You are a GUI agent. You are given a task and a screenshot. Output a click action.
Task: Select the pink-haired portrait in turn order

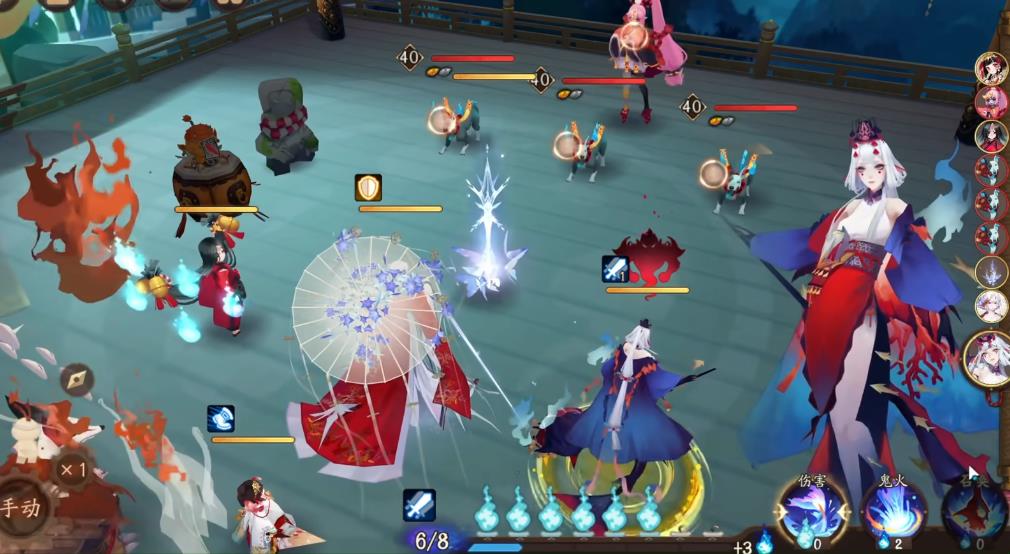[x=991, y=101]
